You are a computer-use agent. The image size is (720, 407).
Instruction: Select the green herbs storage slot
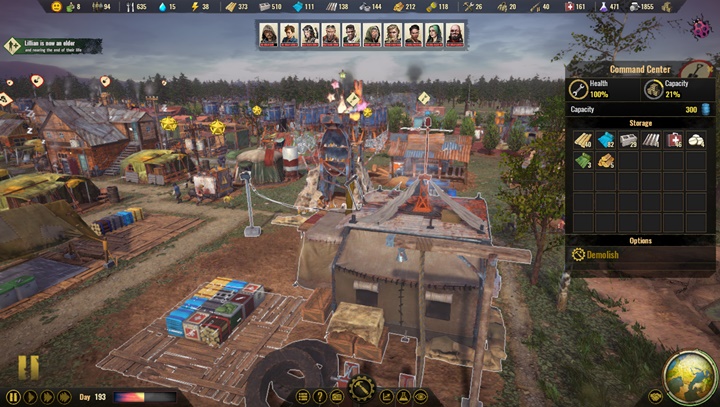click(583, 160)
